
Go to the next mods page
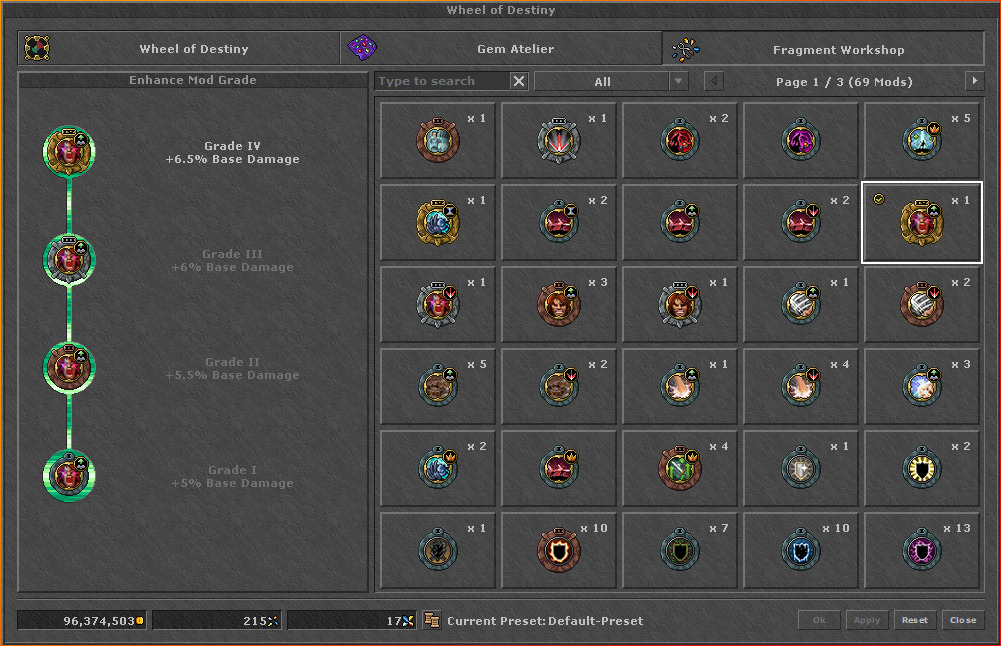tap(974, 82)
